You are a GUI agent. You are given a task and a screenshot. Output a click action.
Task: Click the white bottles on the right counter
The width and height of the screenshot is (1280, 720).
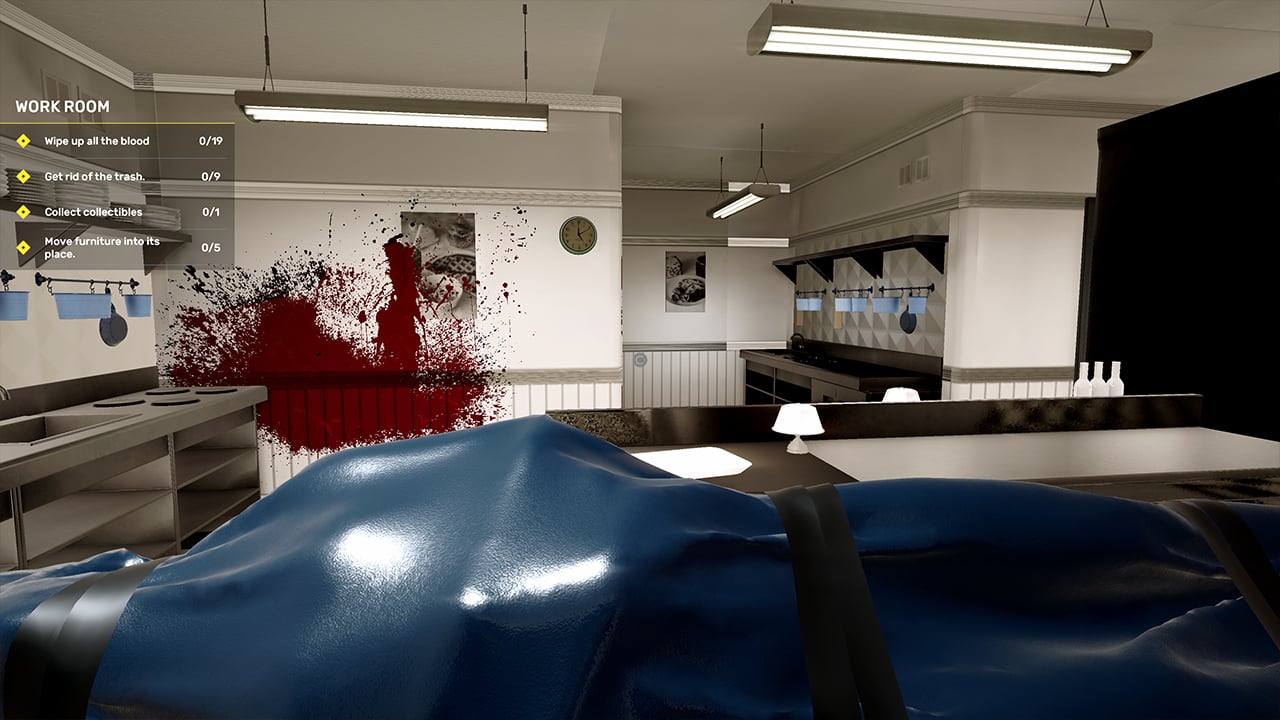pos(1100,380)
